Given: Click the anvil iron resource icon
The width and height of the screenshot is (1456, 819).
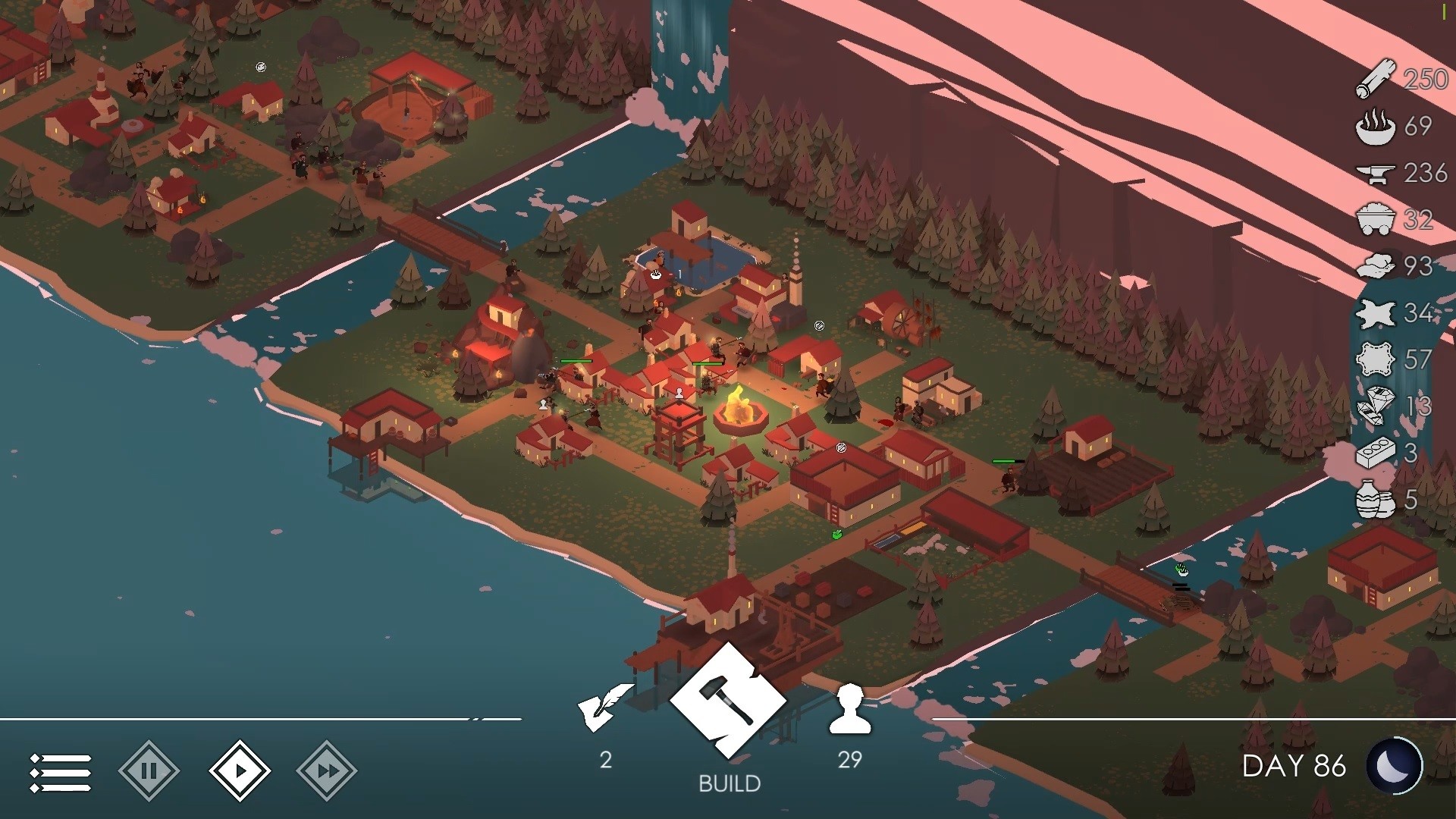Looking at the screenshot, I should pyautogui.click(x=1377, y=173).
